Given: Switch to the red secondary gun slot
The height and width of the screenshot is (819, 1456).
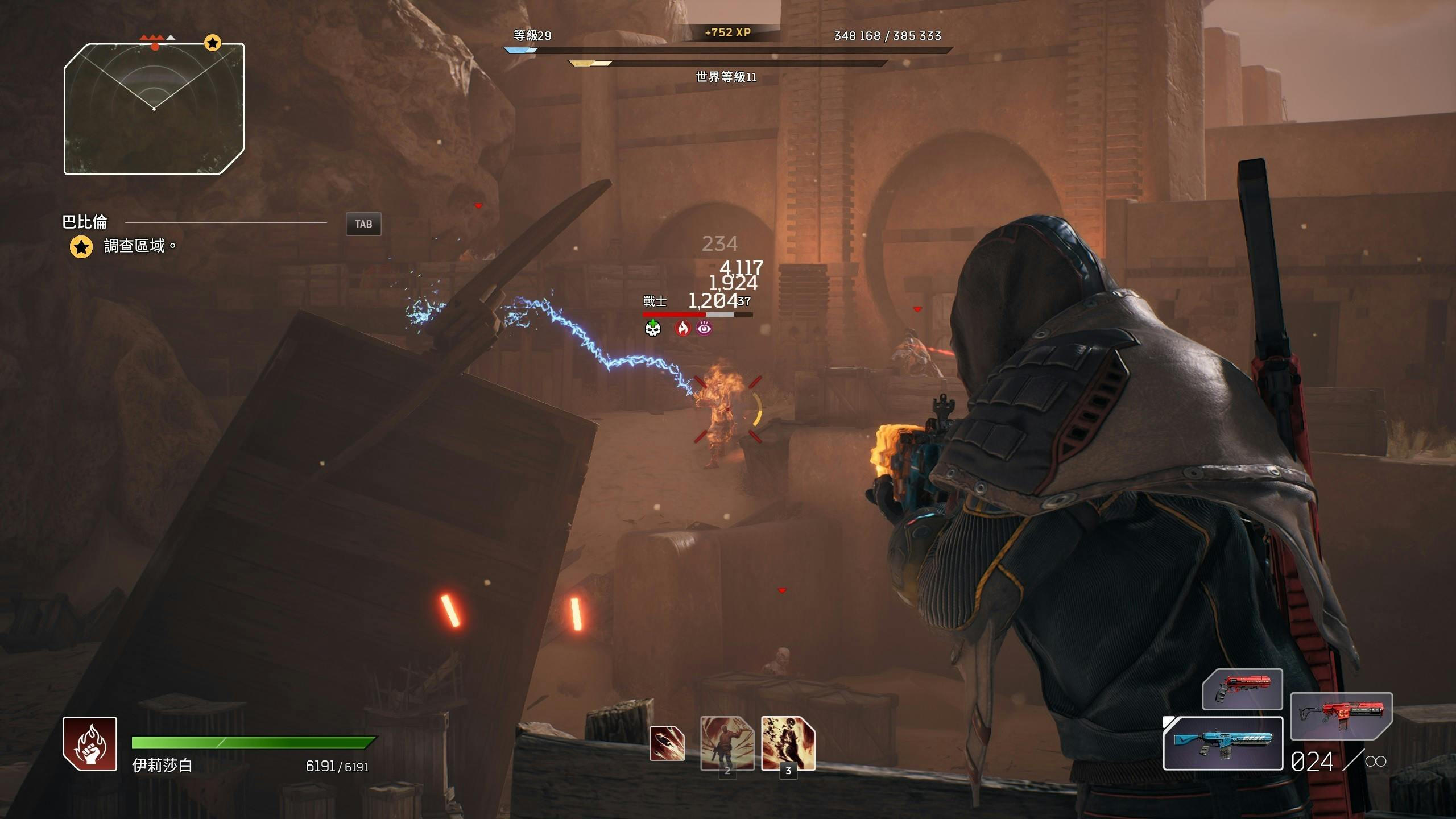Looking at the screenshot, I should (1341, 715).
